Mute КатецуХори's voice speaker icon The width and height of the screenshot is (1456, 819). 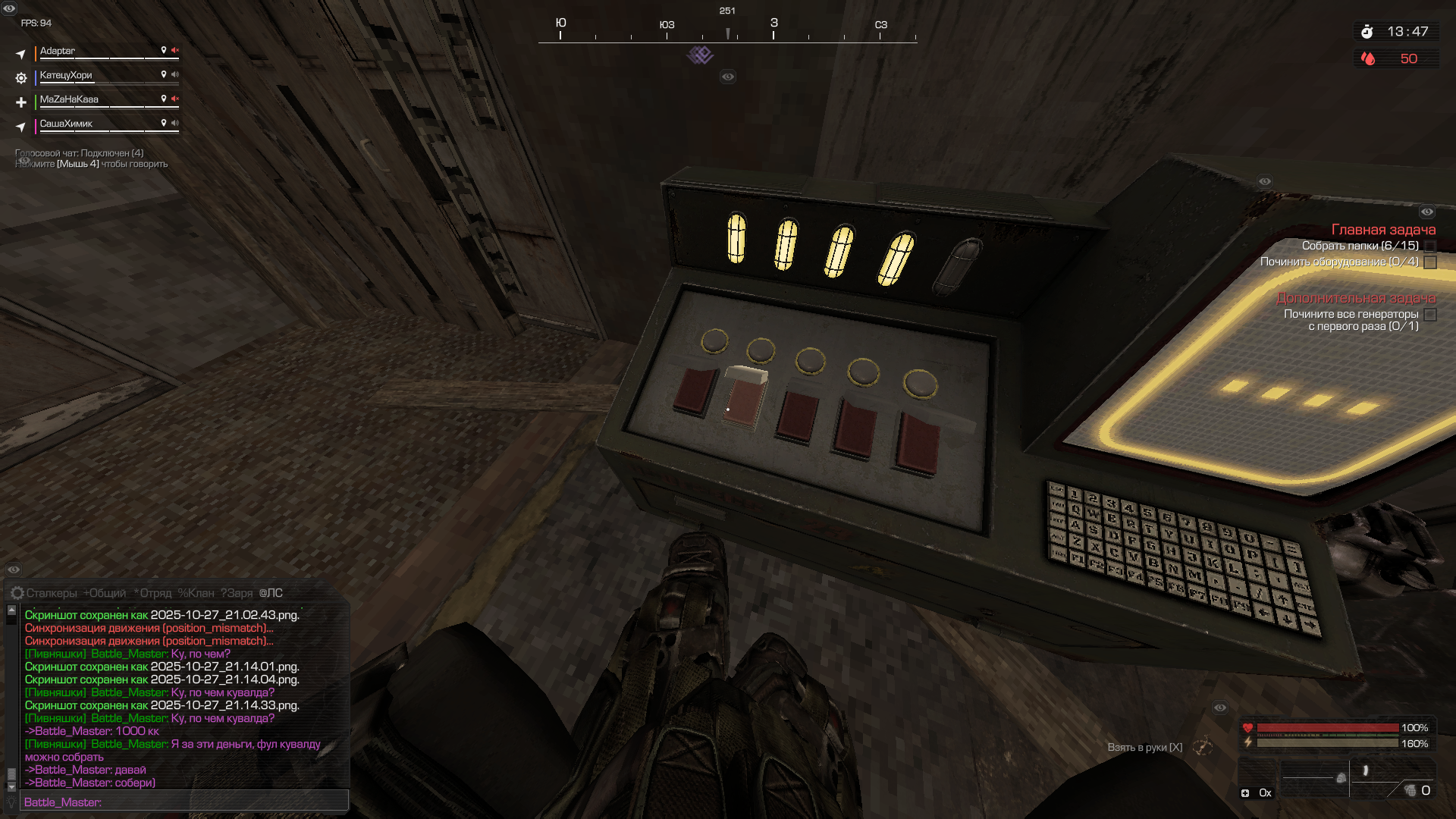pos(175,74)
